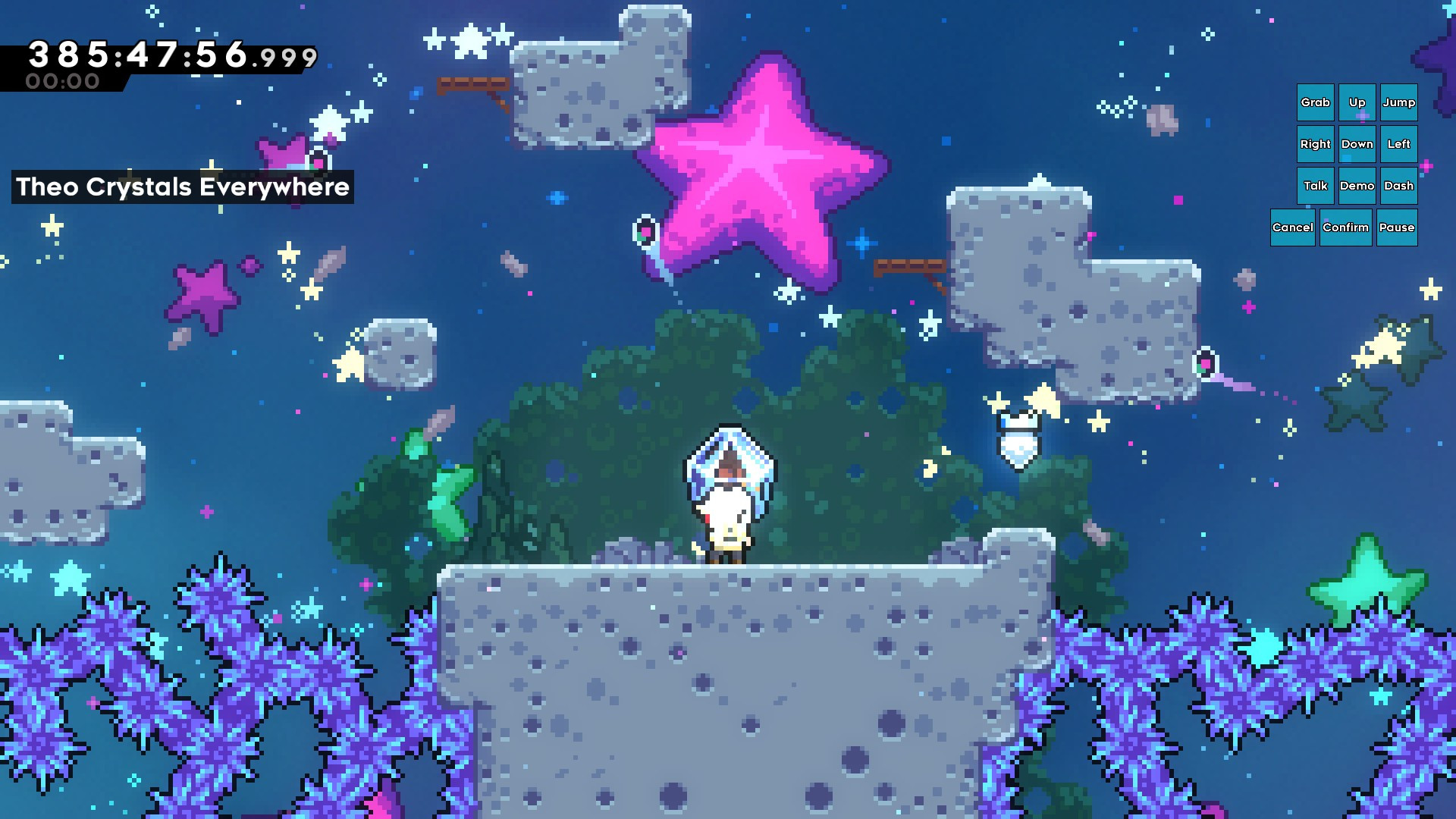Tap the Pause button on the overlay
The width and height of the screenshot is (1456, 819).
tap(1397, 227)
